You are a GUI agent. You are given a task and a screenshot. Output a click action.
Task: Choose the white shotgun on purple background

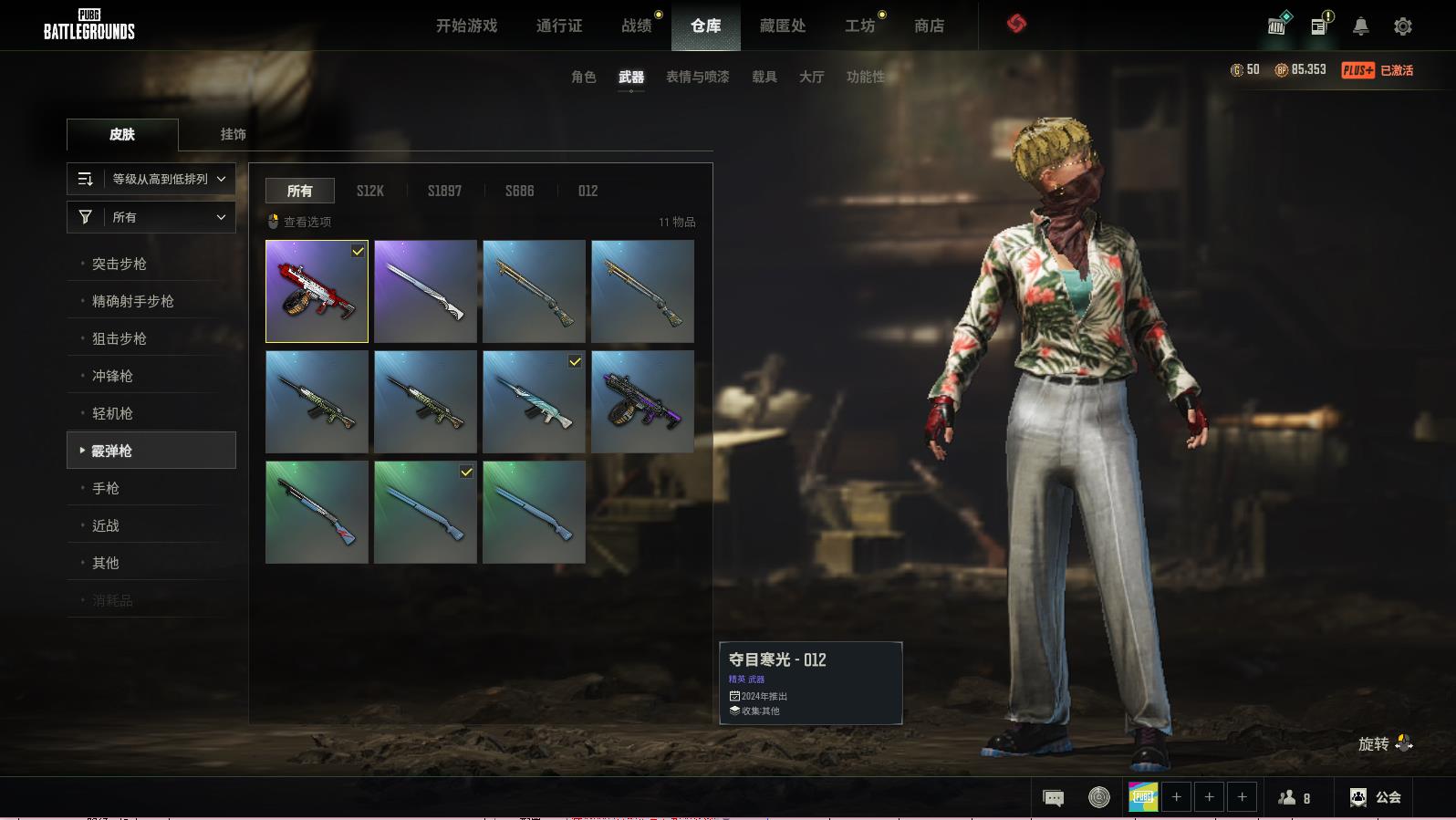pos(425,292)
